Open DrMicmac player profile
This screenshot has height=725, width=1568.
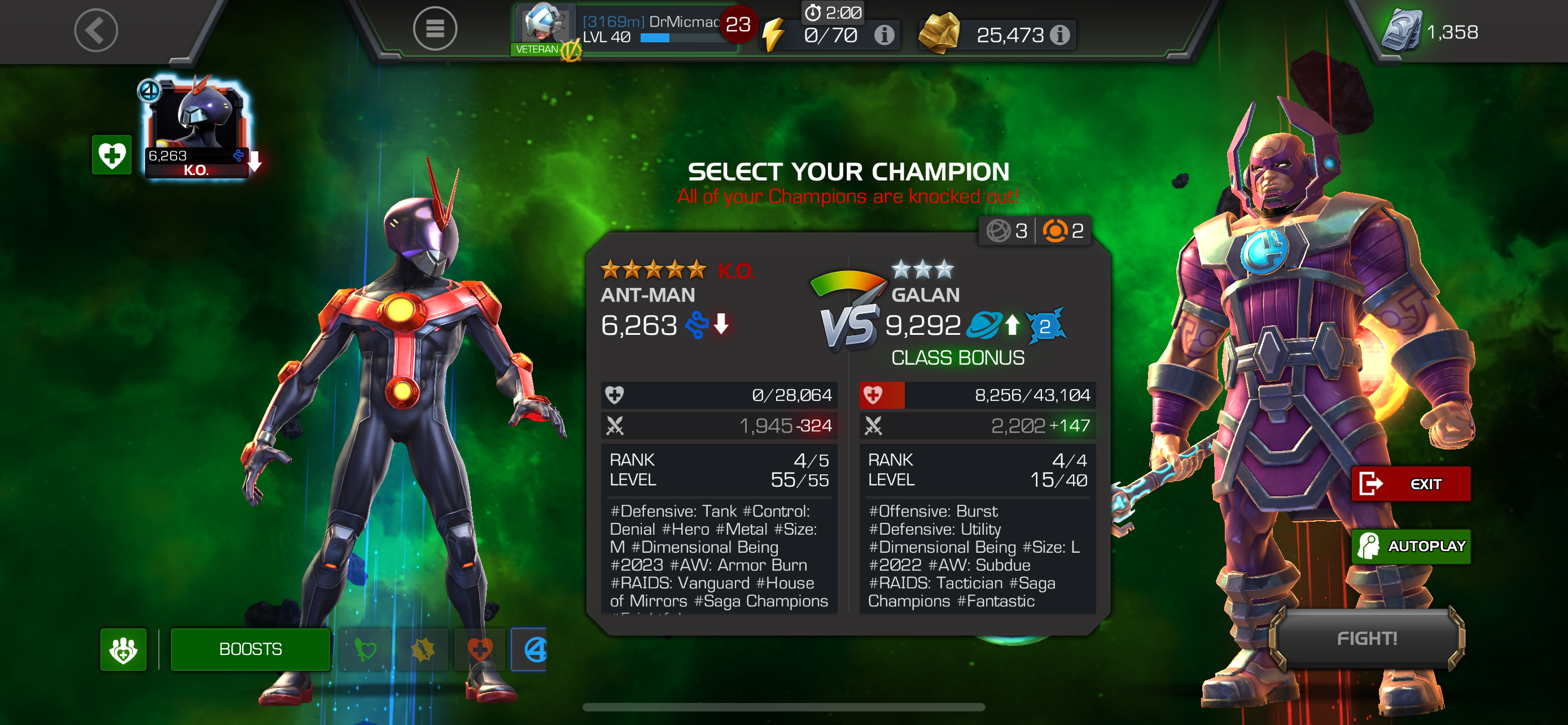pos(621,29)
